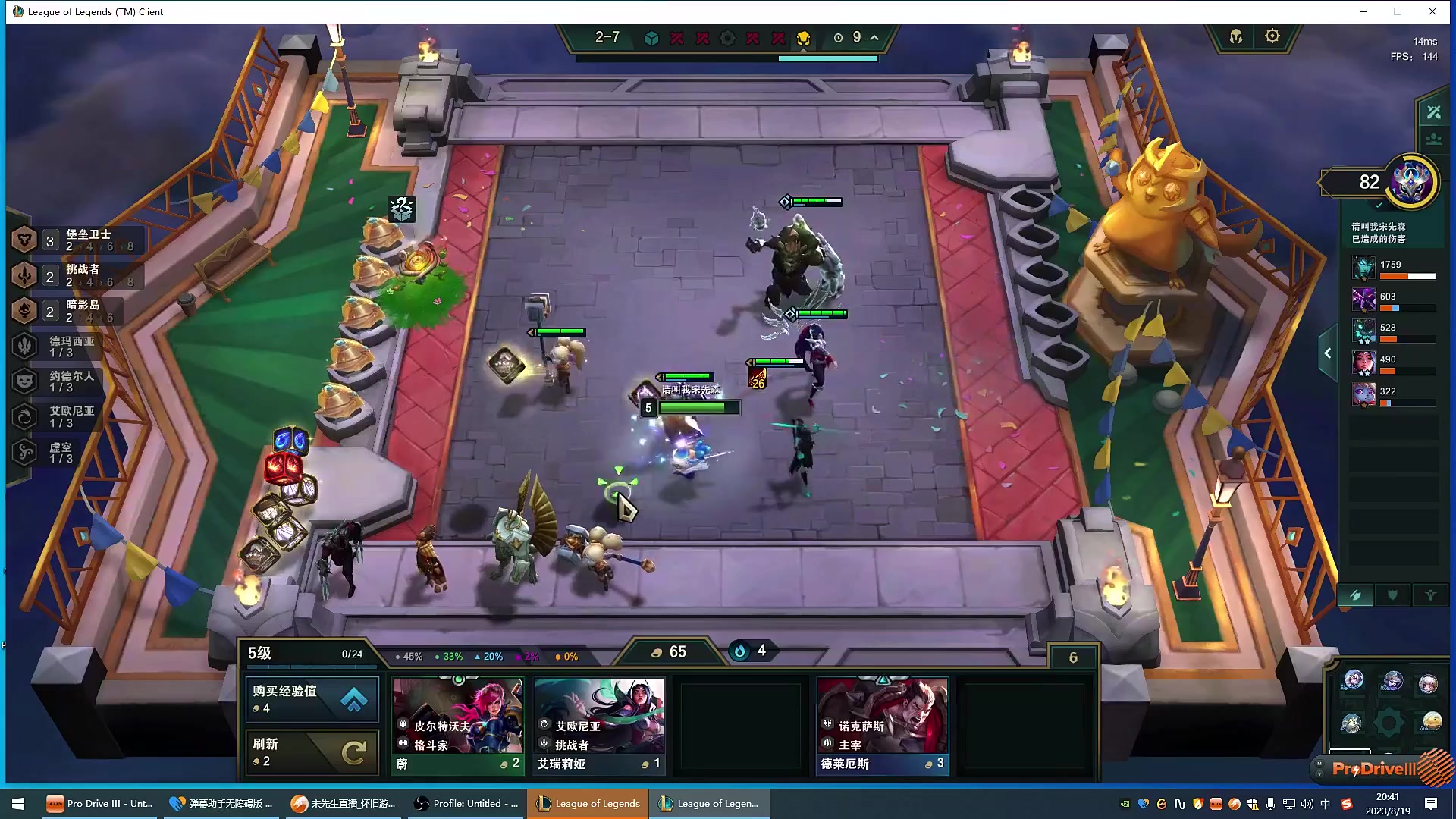The height and width of the screenshot is (819, 1456).
Task: Expand the stage tracker arrow
Action: coord(874,37)
